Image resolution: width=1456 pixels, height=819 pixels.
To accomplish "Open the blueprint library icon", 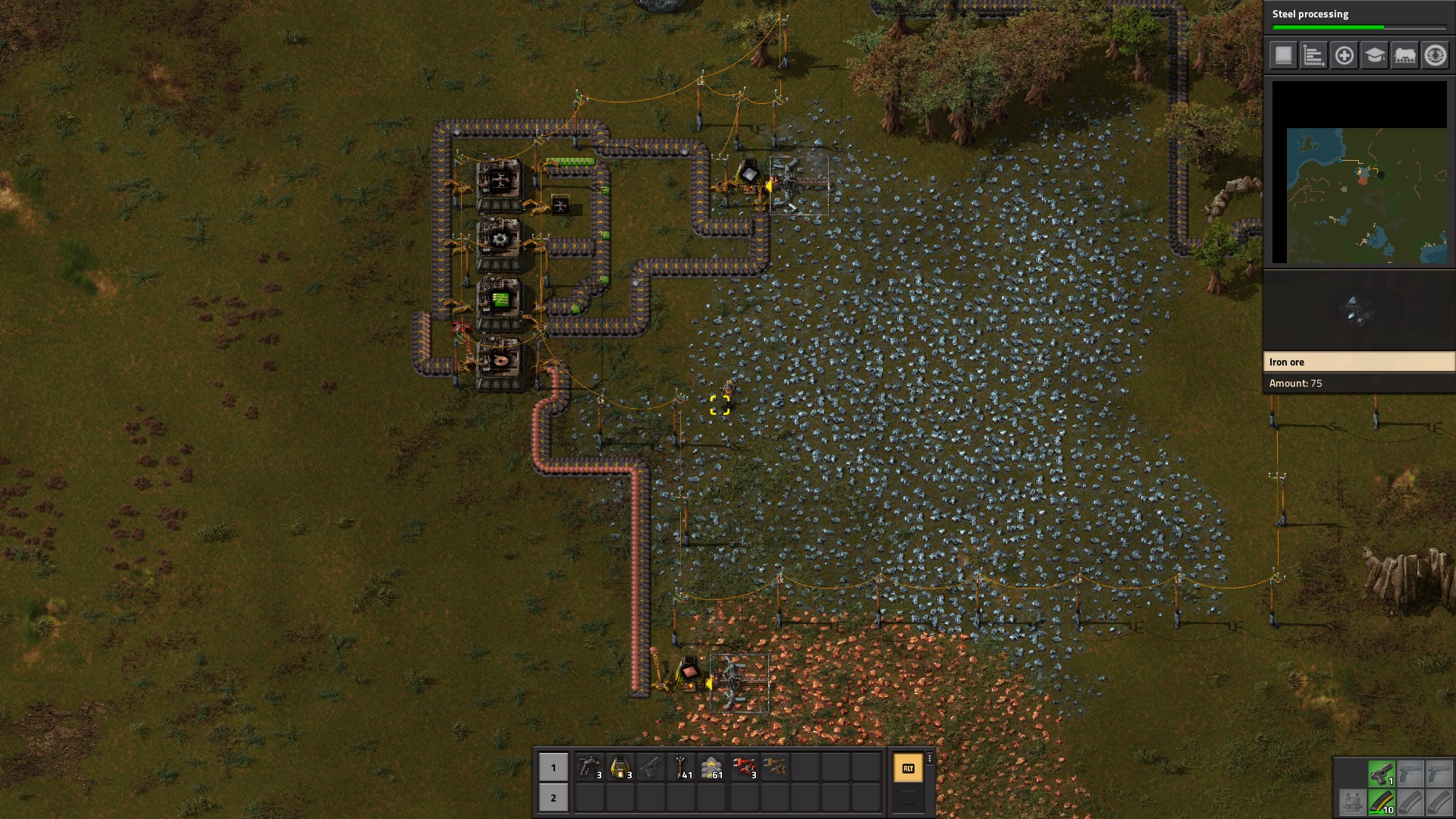I will [1283, 55].
